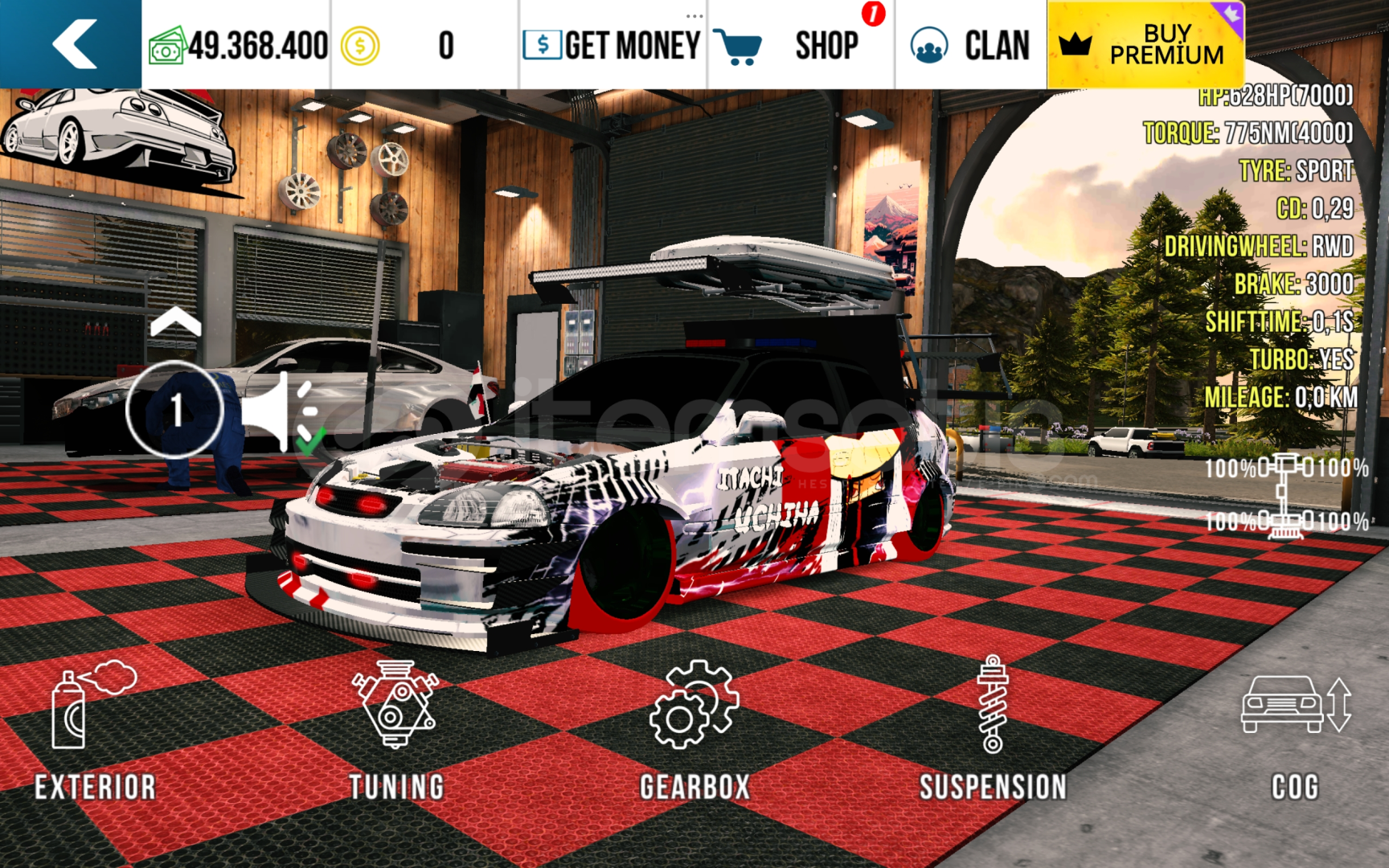Viewport: 1389px width, 868px height.
Task: Select the circled number 1 slot
Action: 175,410
